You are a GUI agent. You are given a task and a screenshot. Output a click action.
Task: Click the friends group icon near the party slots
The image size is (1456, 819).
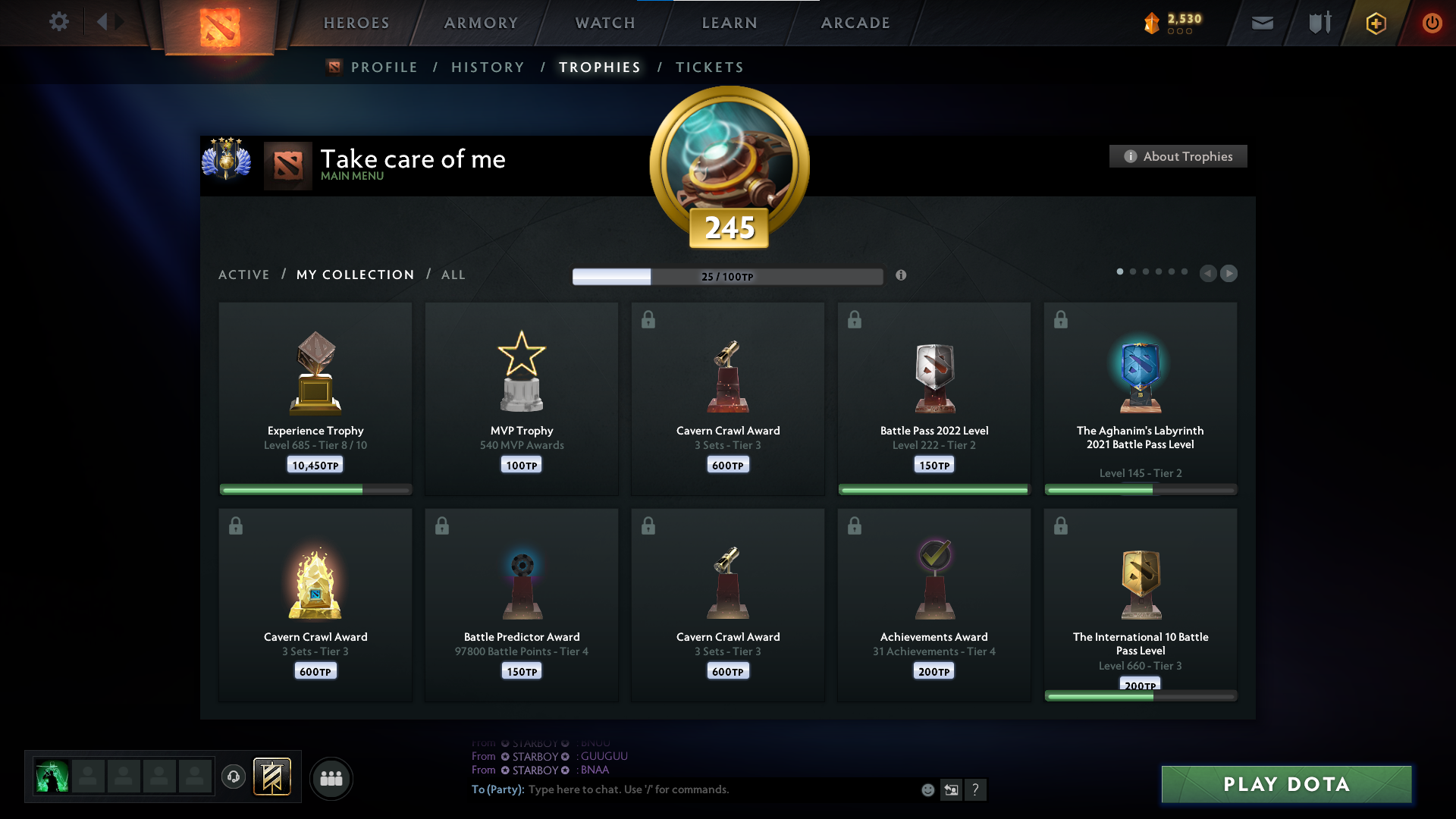click(331, 778)
